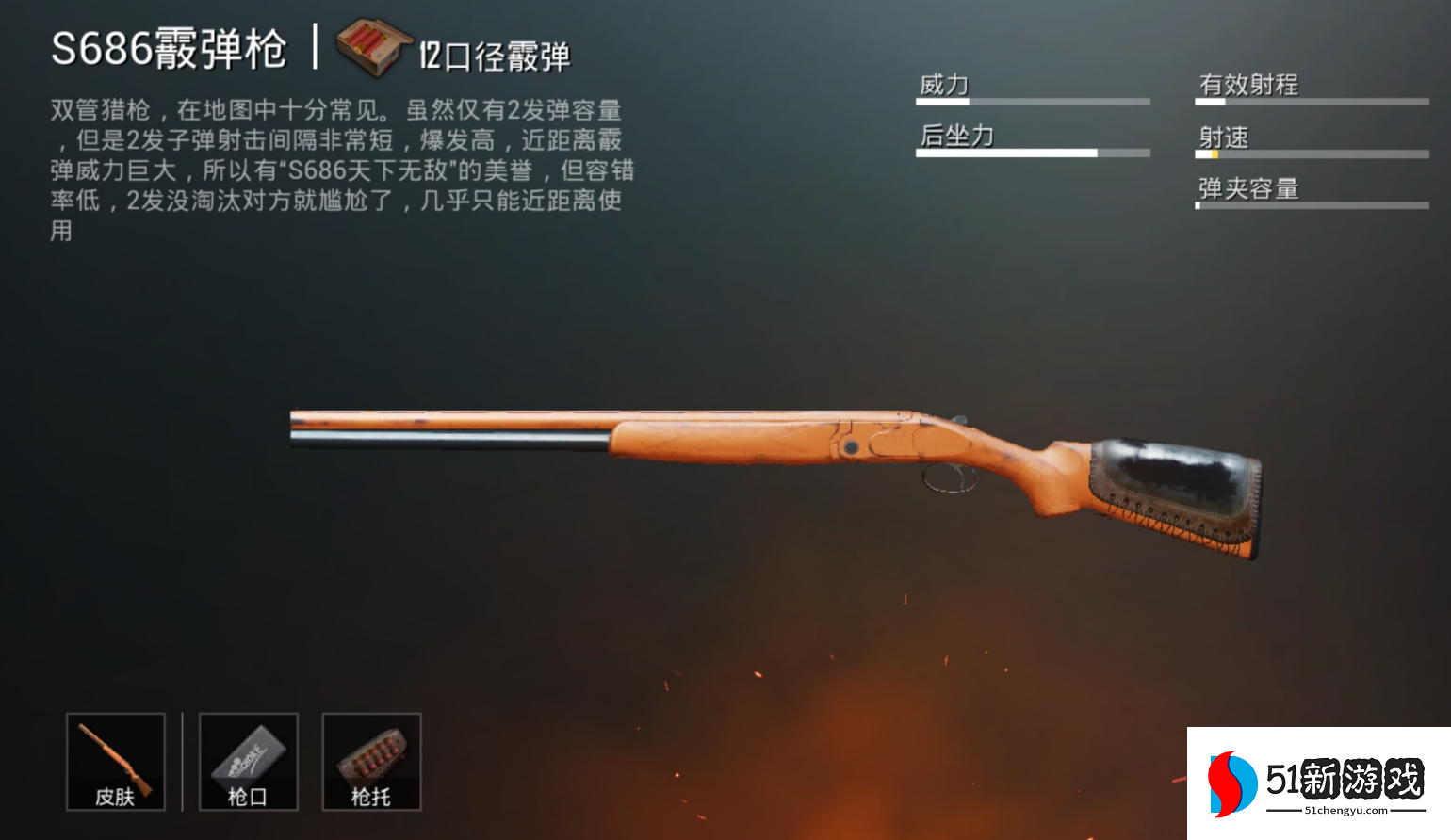Screen dimensions: 1451x840
Task: Click the 射速 fire rate stat bar
Action: coord(1309,153)
